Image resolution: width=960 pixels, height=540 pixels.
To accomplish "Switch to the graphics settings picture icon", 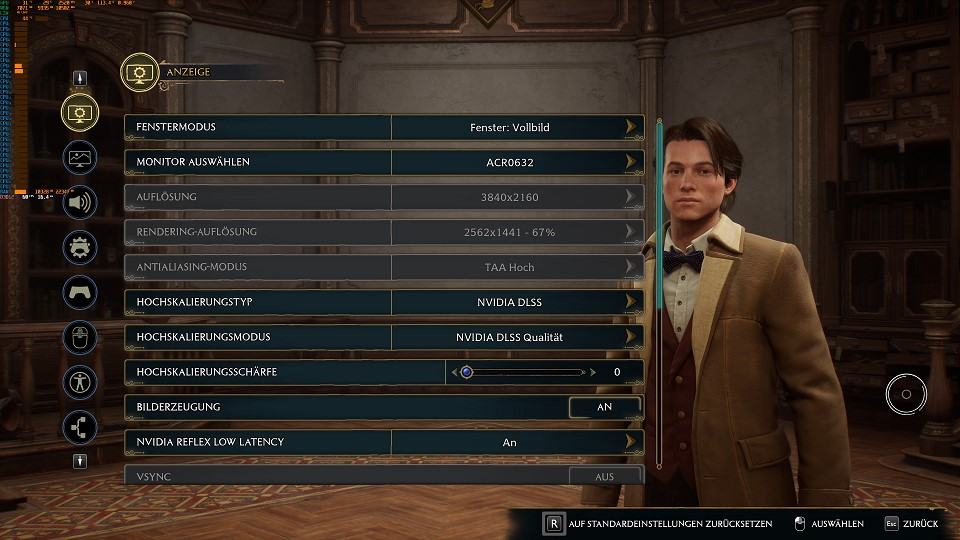I will [x=80, y=157].
